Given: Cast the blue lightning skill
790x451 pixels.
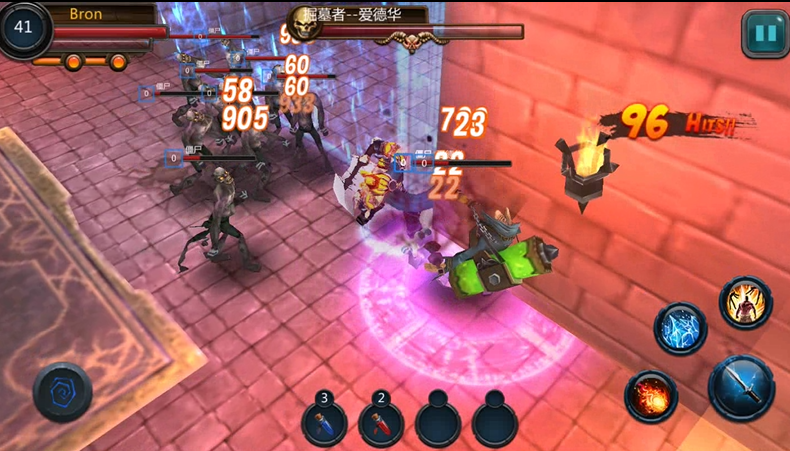Looking at the screenshot, I should 681,329.
